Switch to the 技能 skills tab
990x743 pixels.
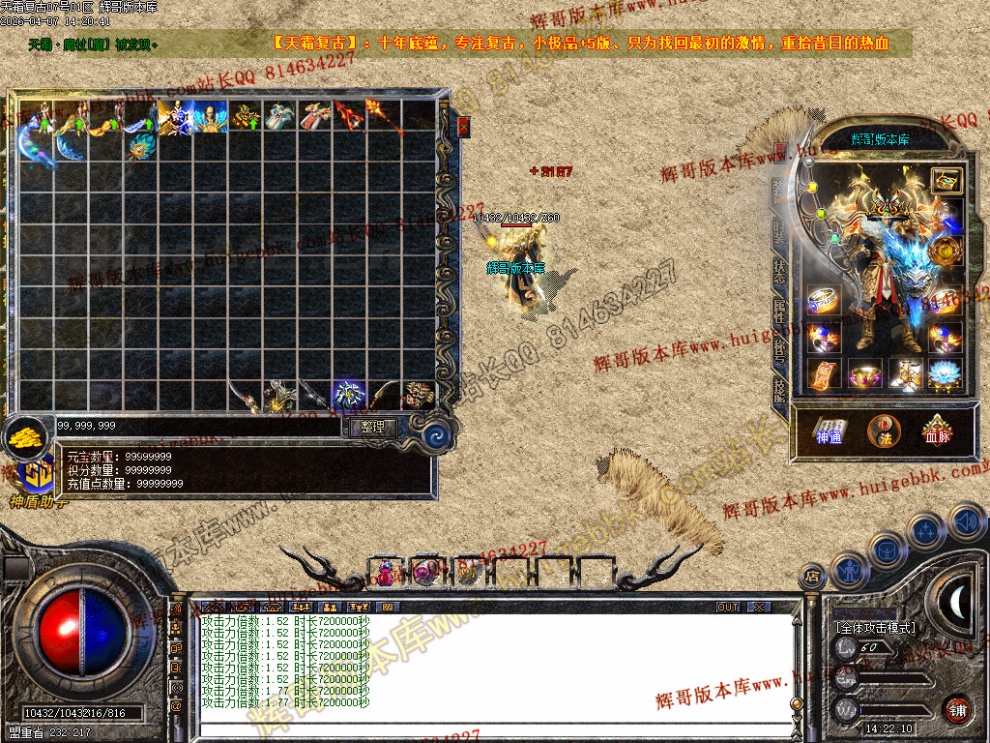pyautogui.click(x=779, y=389)
